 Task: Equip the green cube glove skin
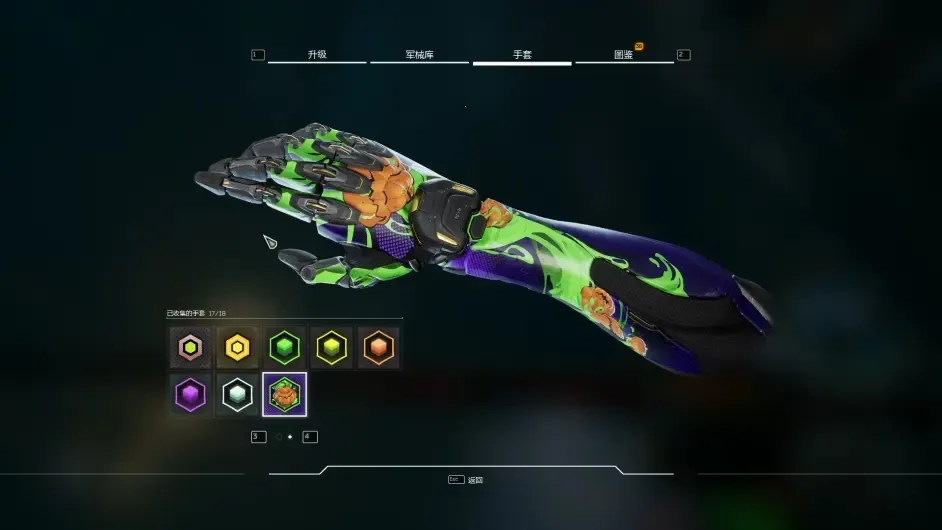click(285, 348)
